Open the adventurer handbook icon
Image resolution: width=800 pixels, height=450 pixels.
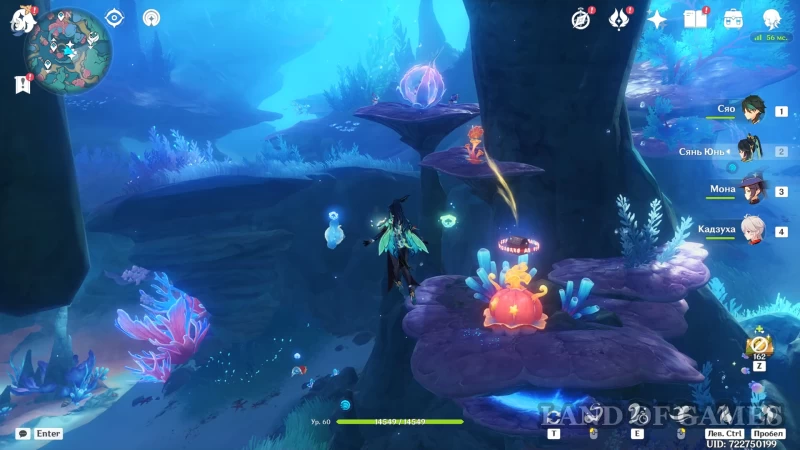pos(695,18)
